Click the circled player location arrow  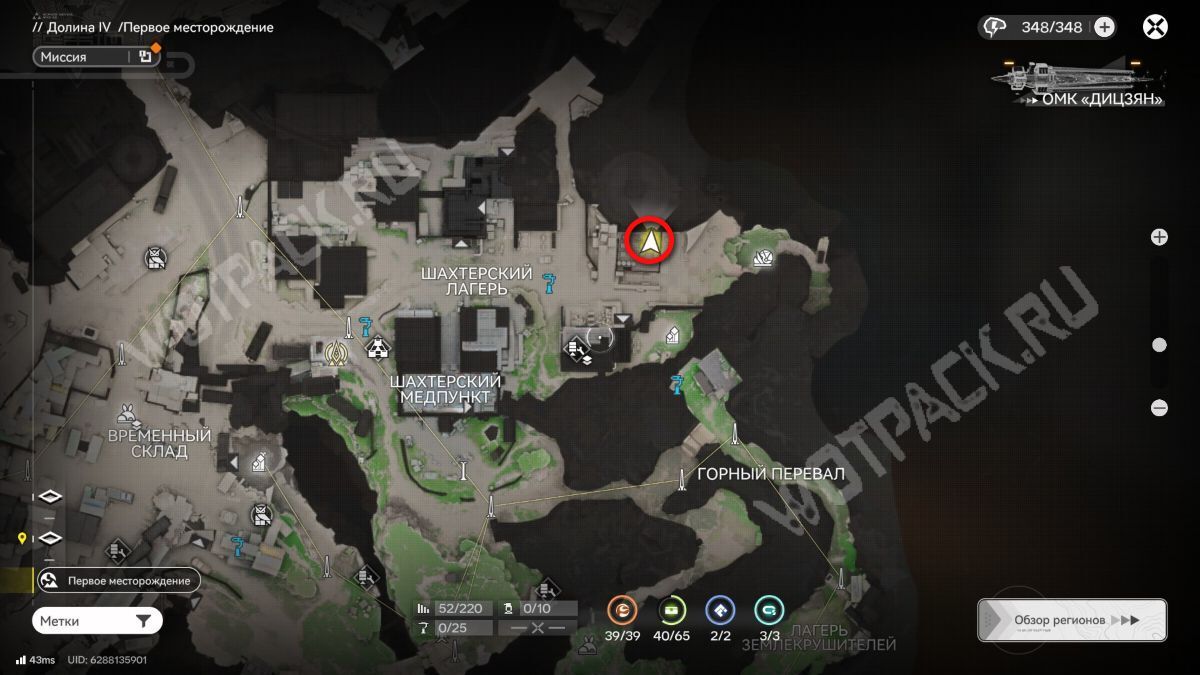650,241
